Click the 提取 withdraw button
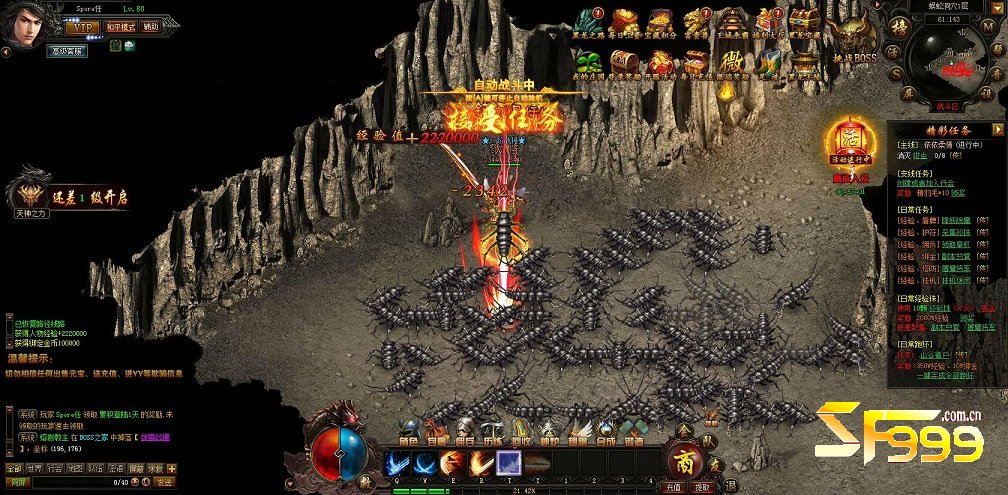1008x495 pixels. pyautogui.click(x=703, y=487)
